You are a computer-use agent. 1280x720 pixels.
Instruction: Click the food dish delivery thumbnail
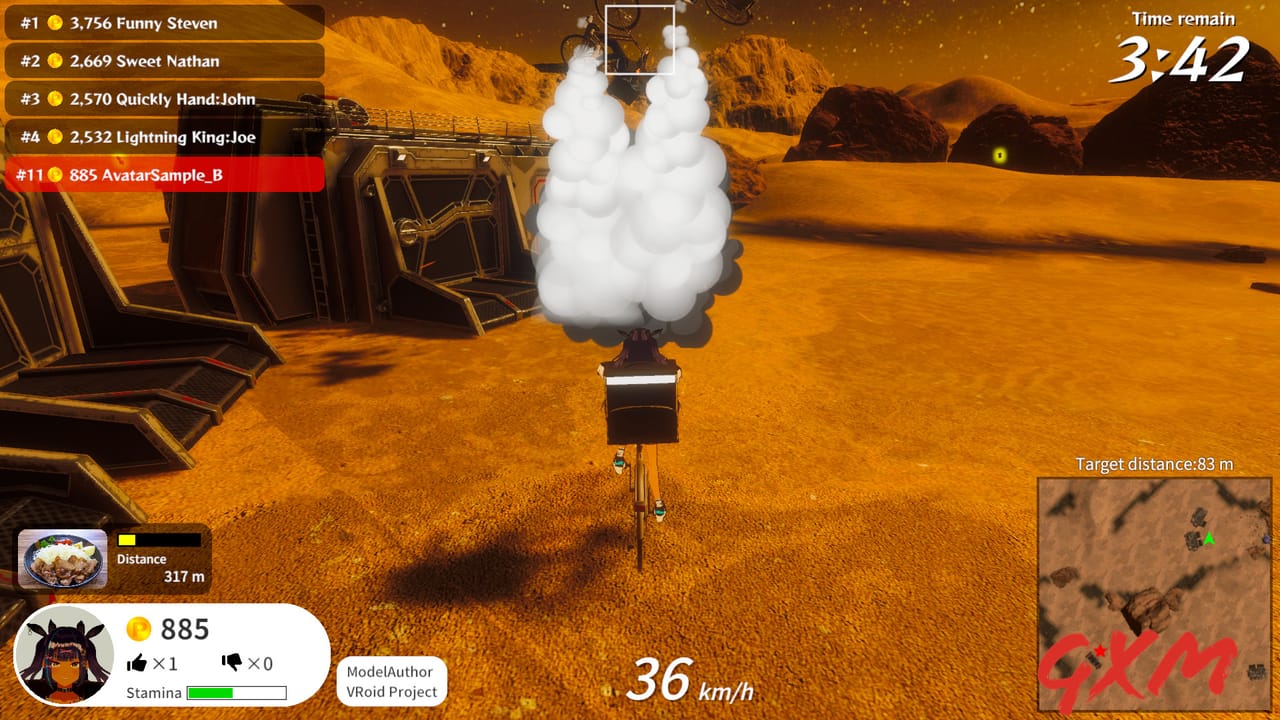click(x=62, y=558)
